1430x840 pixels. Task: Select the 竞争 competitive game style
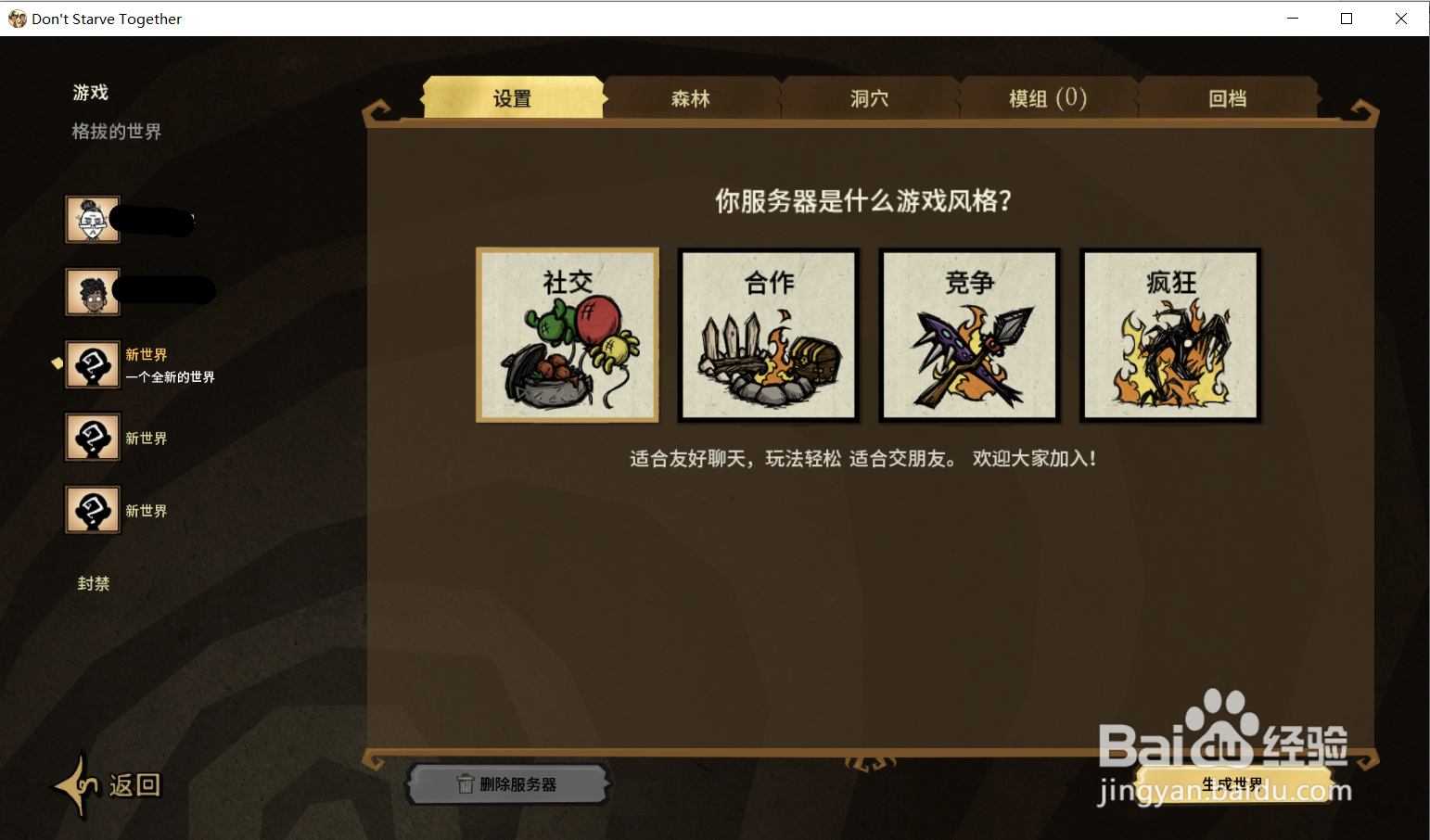point(969,335)
